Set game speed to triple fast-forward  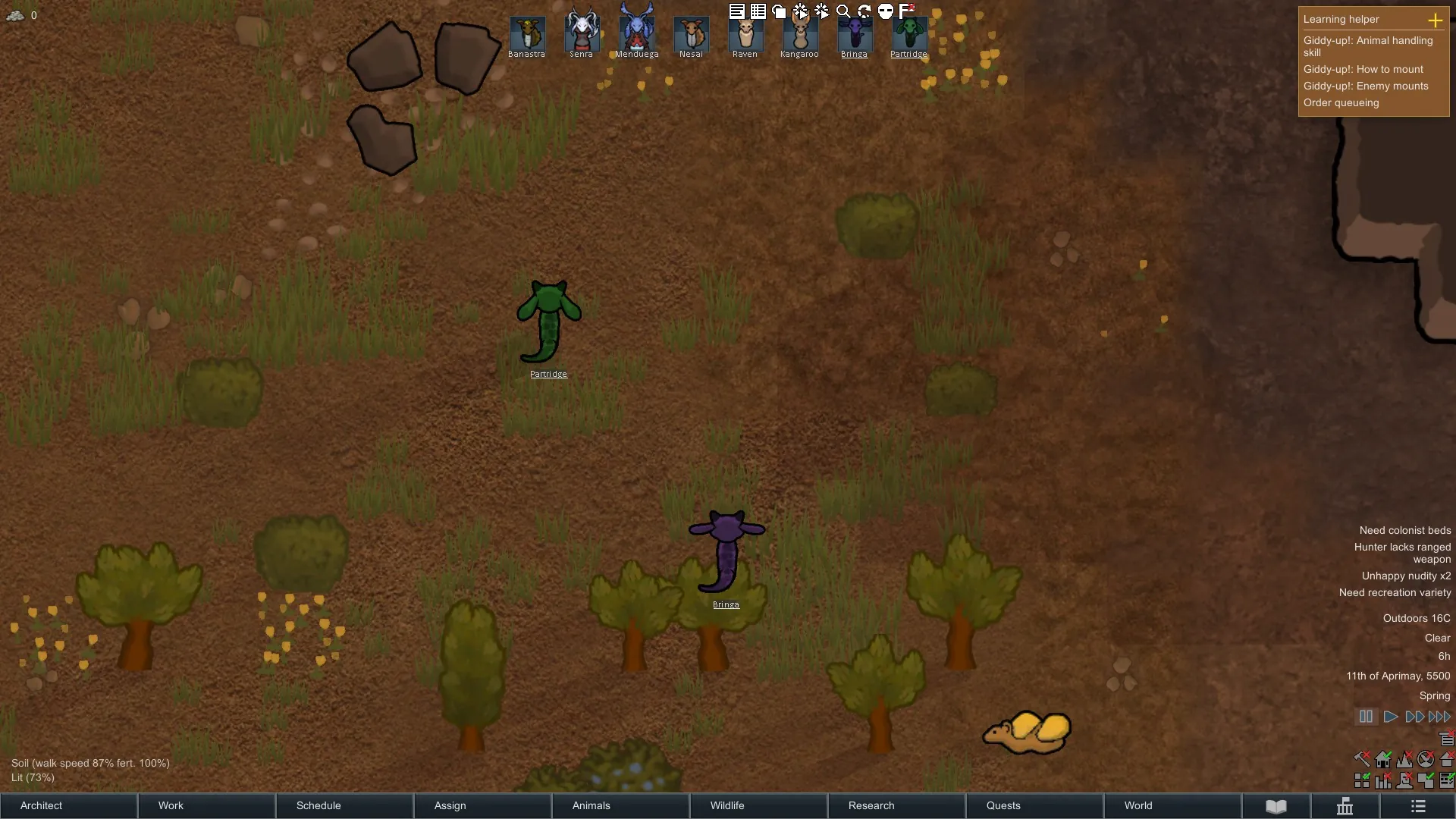[1439, 717]
